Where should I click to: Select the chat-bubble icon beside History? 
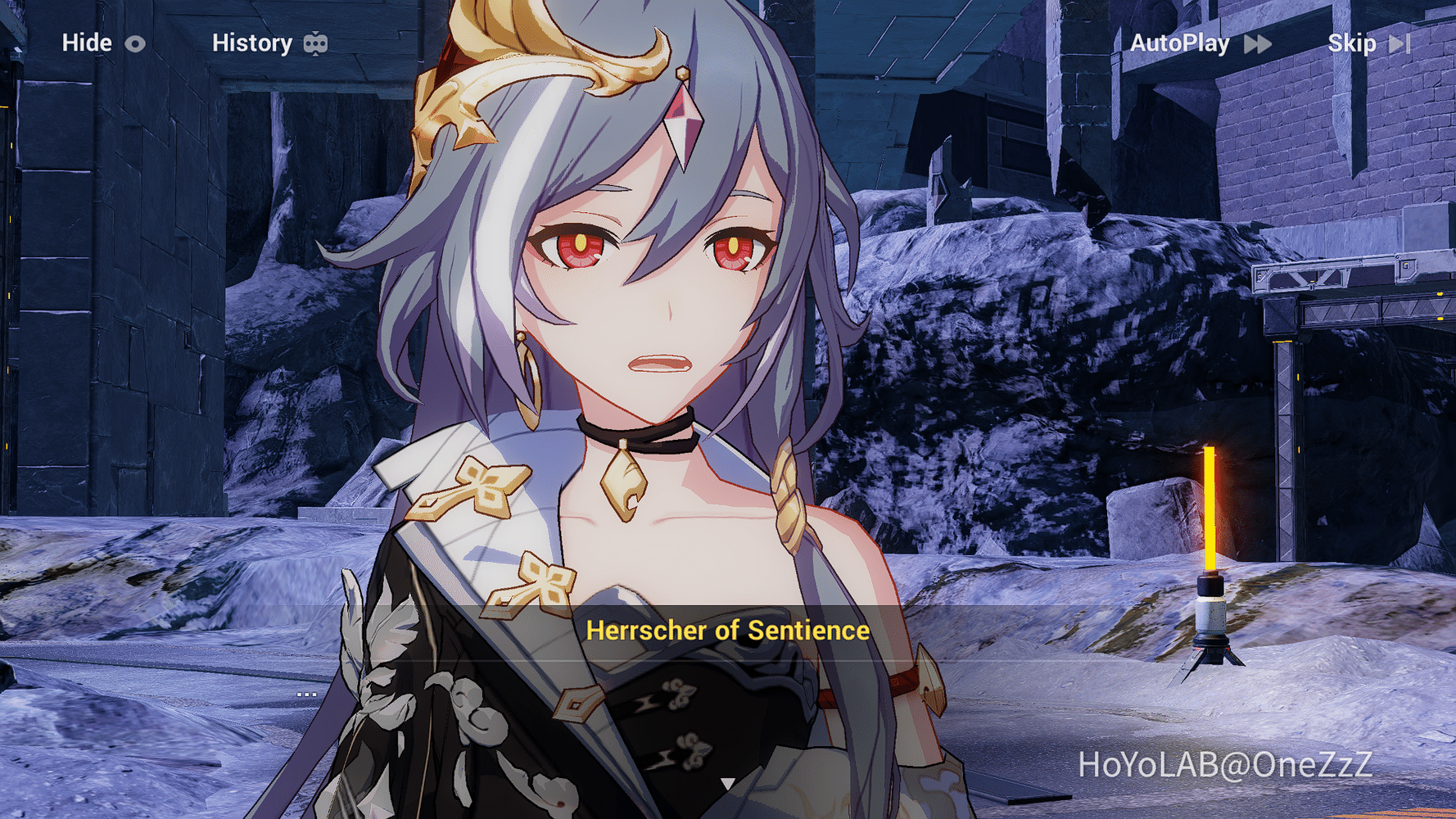pyautogui.click(x=316, y=43)
